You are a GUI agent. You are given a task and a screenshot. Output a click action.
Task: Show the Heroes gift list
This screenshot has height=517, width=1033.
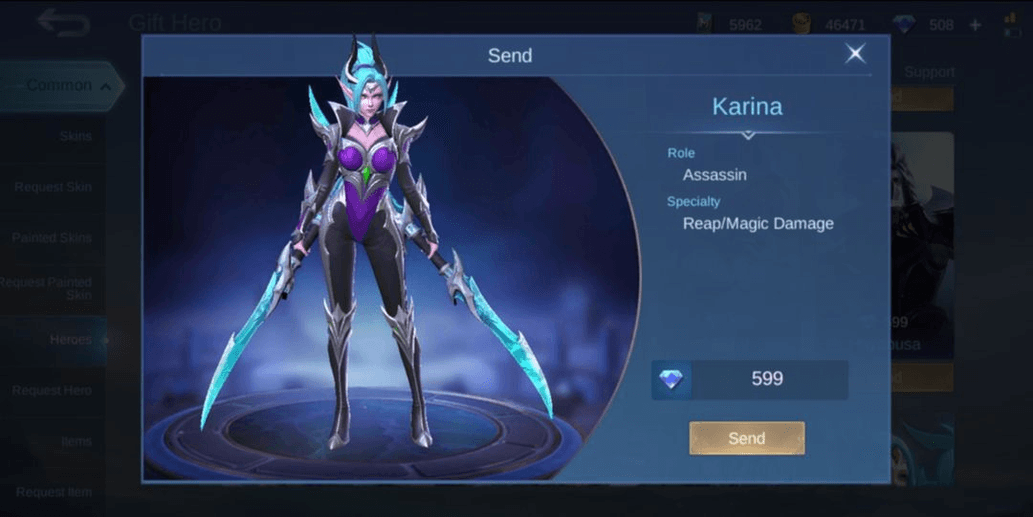point(70,340)
